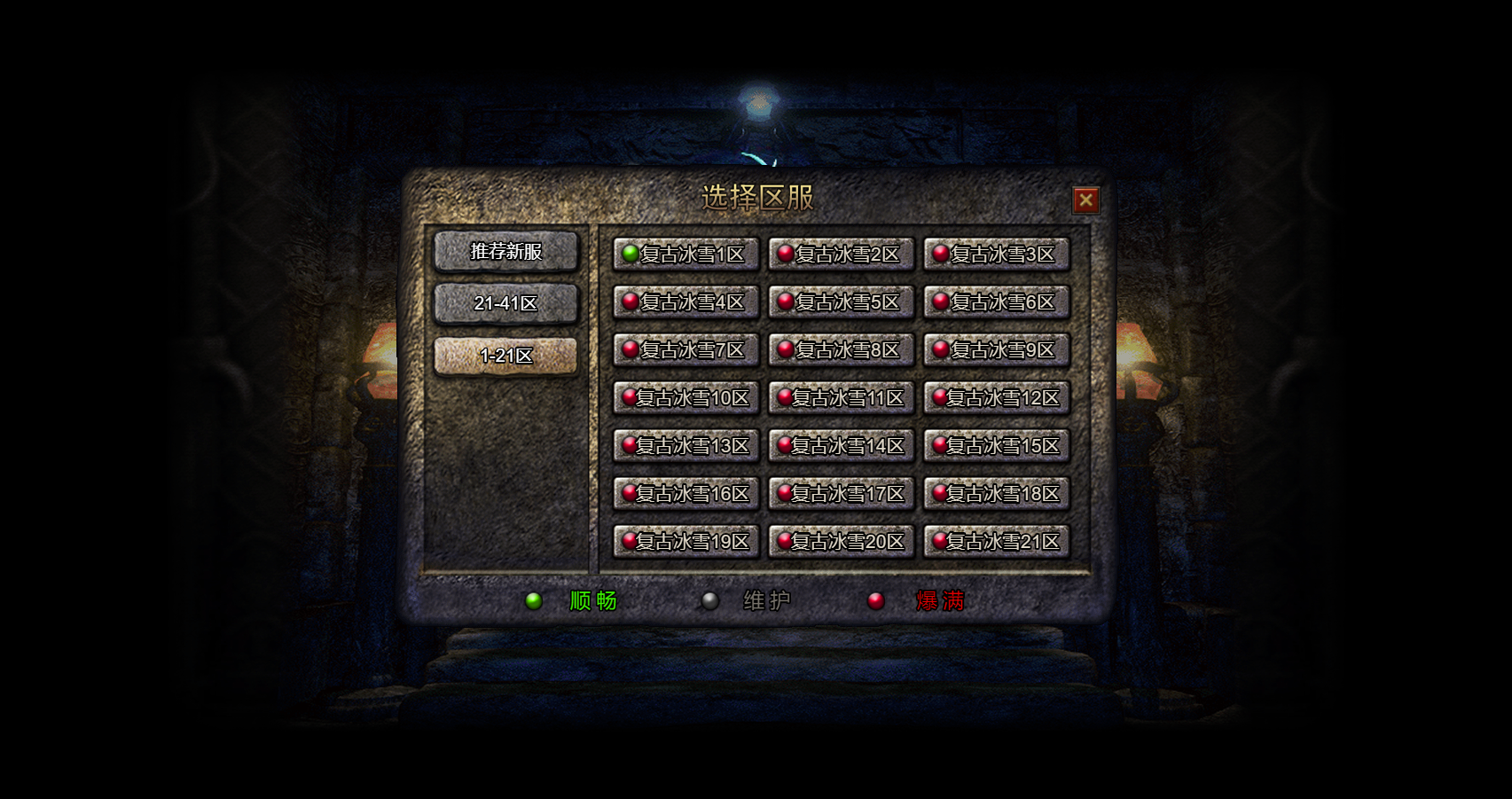Close the 选择区服 server selection dialog
Image resolution: width=1512 pixels, height=799 pixels.
click(x=1085, y=200)
